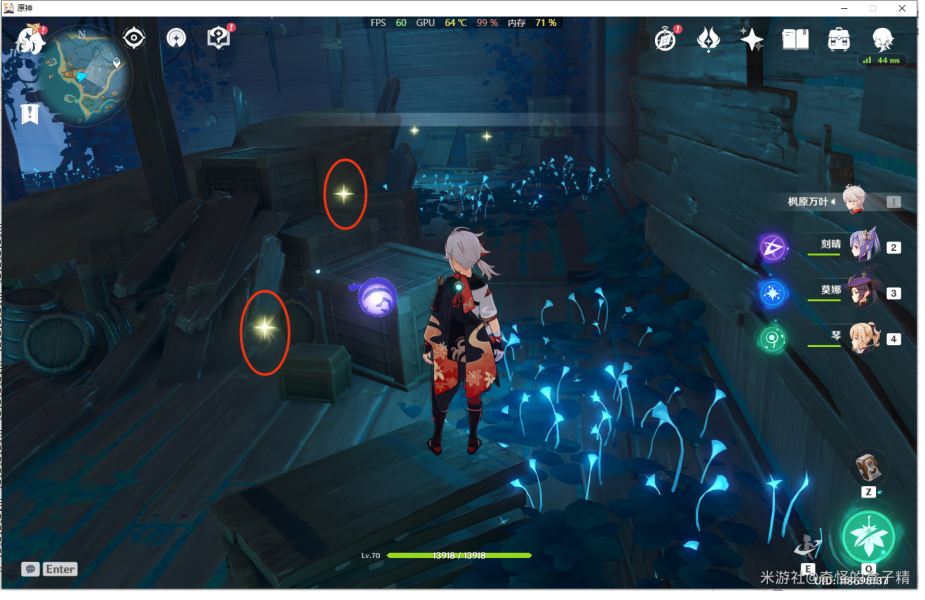This screenshot has width=925, height=600.
Task: Switch to party member 琴
Action: (862, 338)
